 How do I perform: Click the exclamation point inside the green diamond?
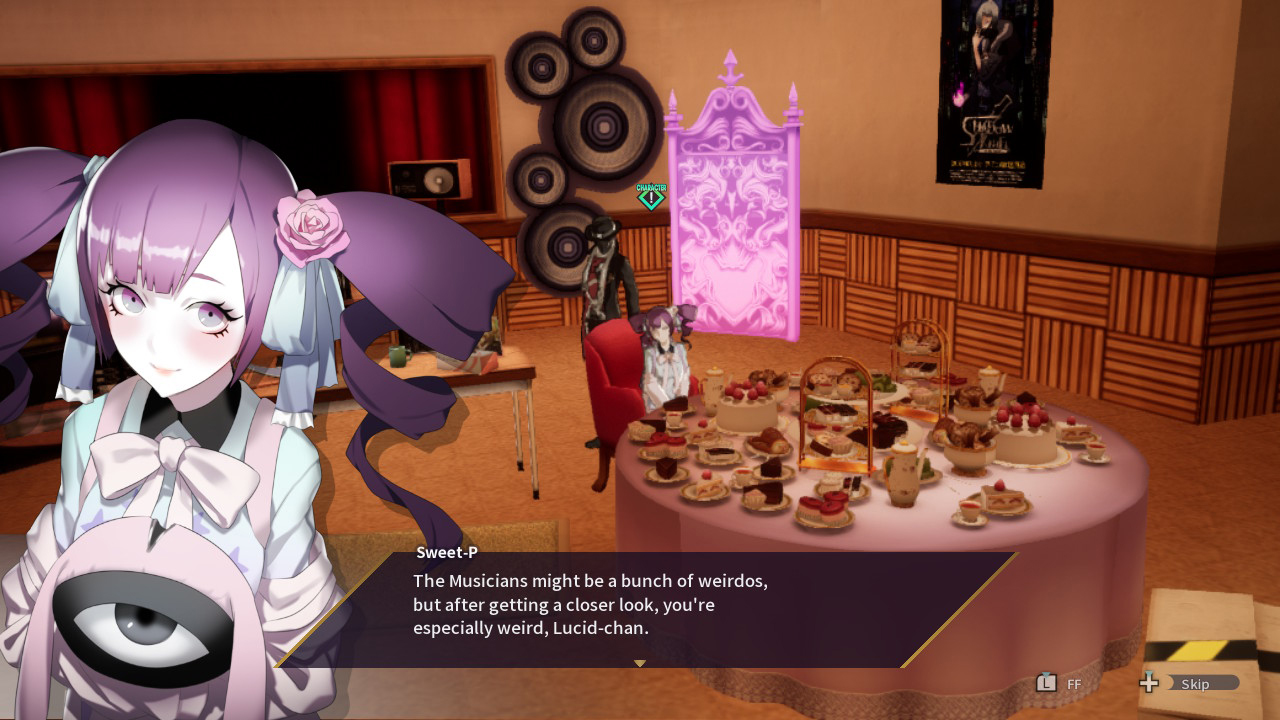point(651,197)
